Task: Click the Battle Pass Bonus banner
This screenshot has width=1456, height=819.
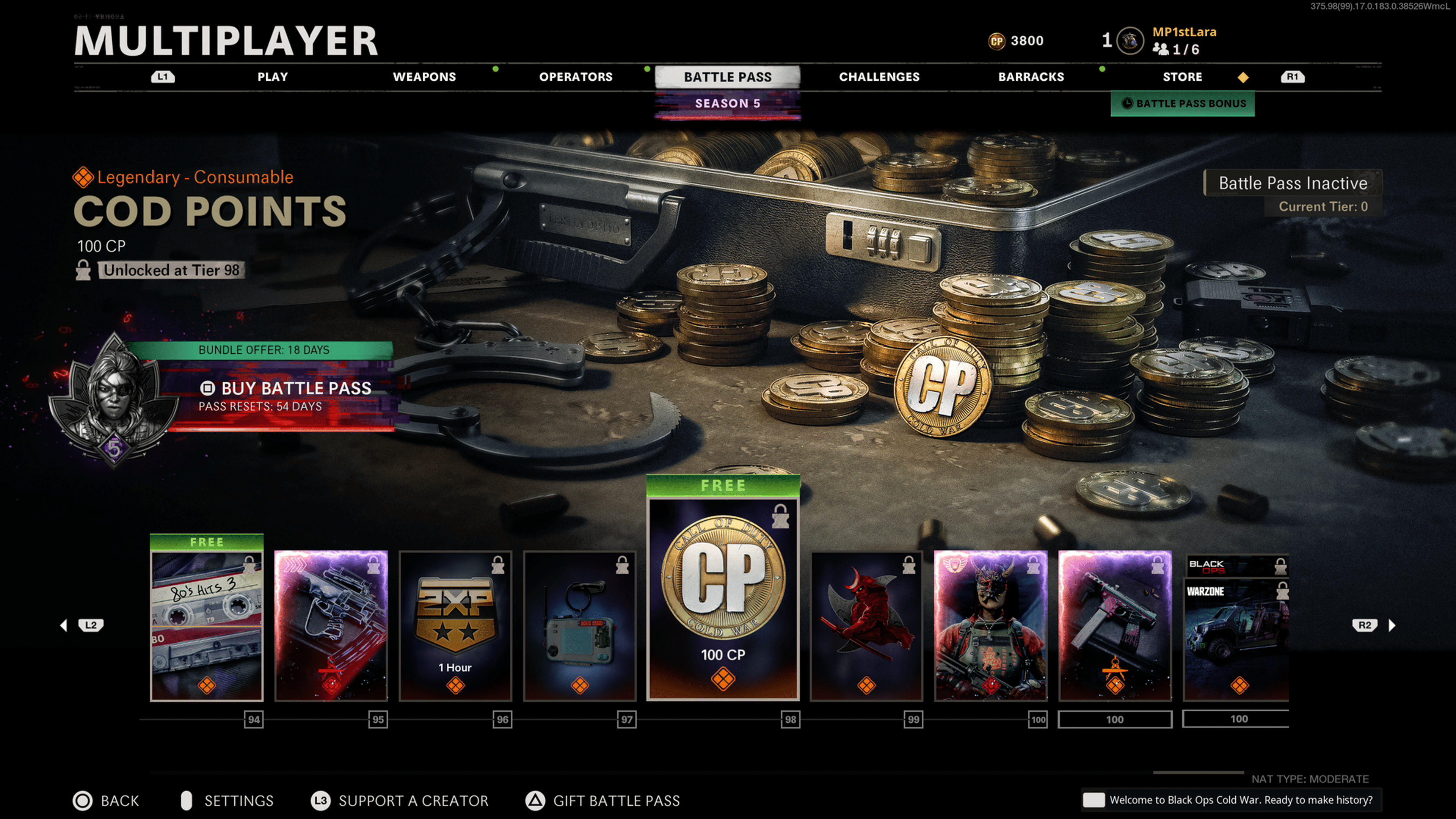Action: [x=1183, y=104]
